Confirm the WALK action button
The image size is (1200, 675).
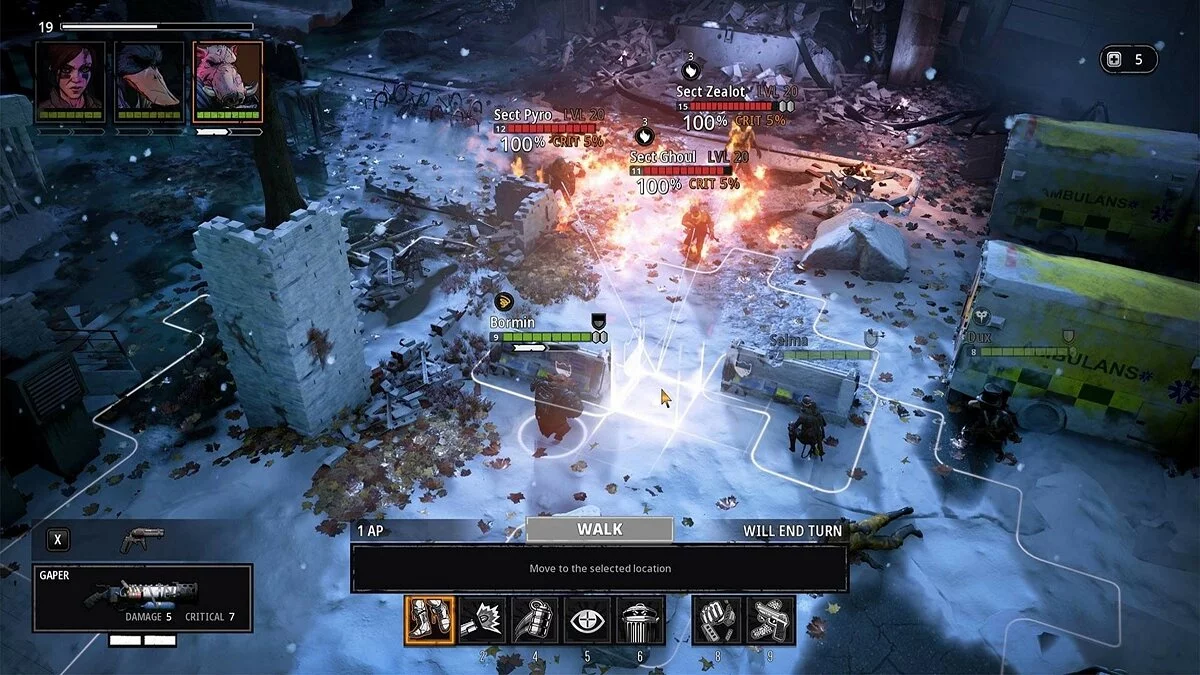click(599, 529)
